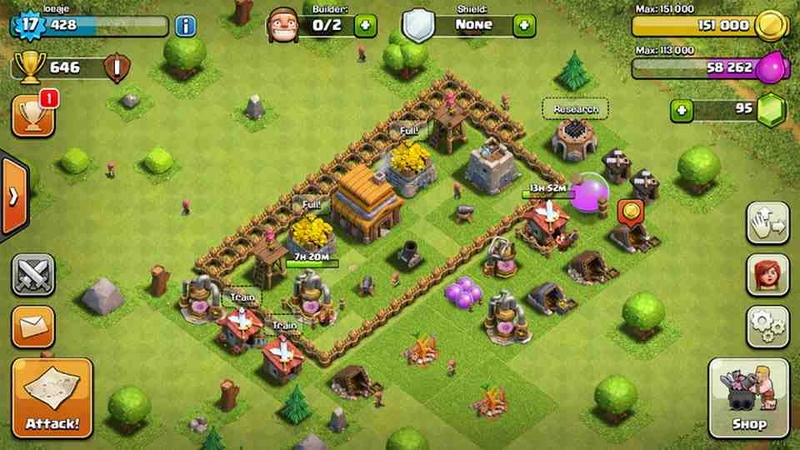
Task: Select the league shield badge beside the trophies
Action: pyautogui.click(x=117, y=69)
